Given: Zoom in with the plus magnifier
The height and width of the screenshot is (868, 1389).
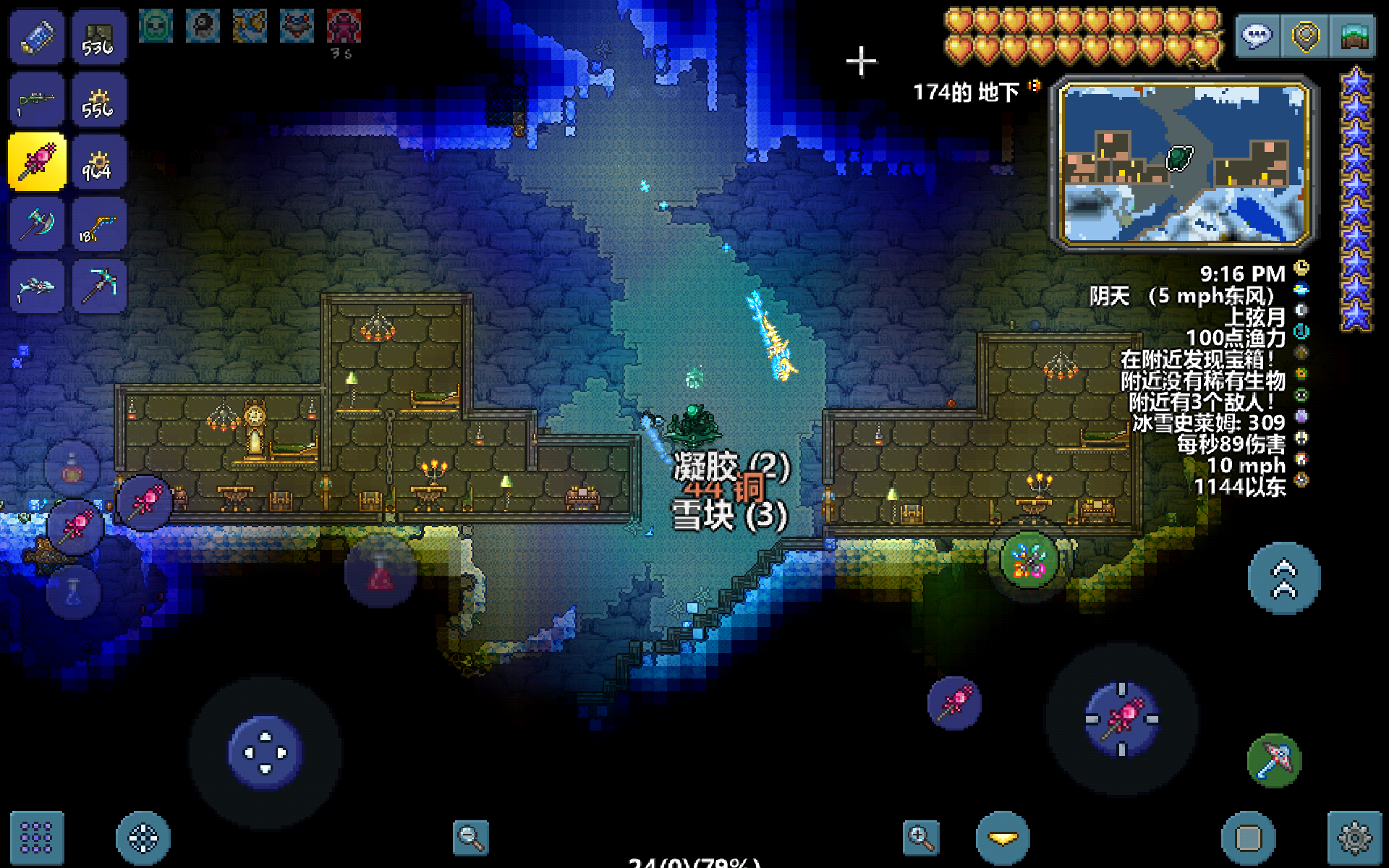Looking at the screenshot, I should (921, 838).
